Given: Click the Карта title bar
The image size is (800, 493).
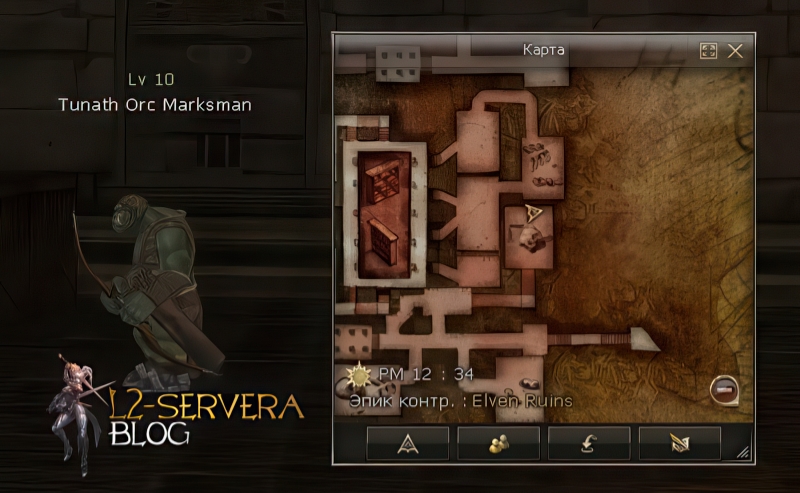Looking at the screenshot, I should point(543,50).
